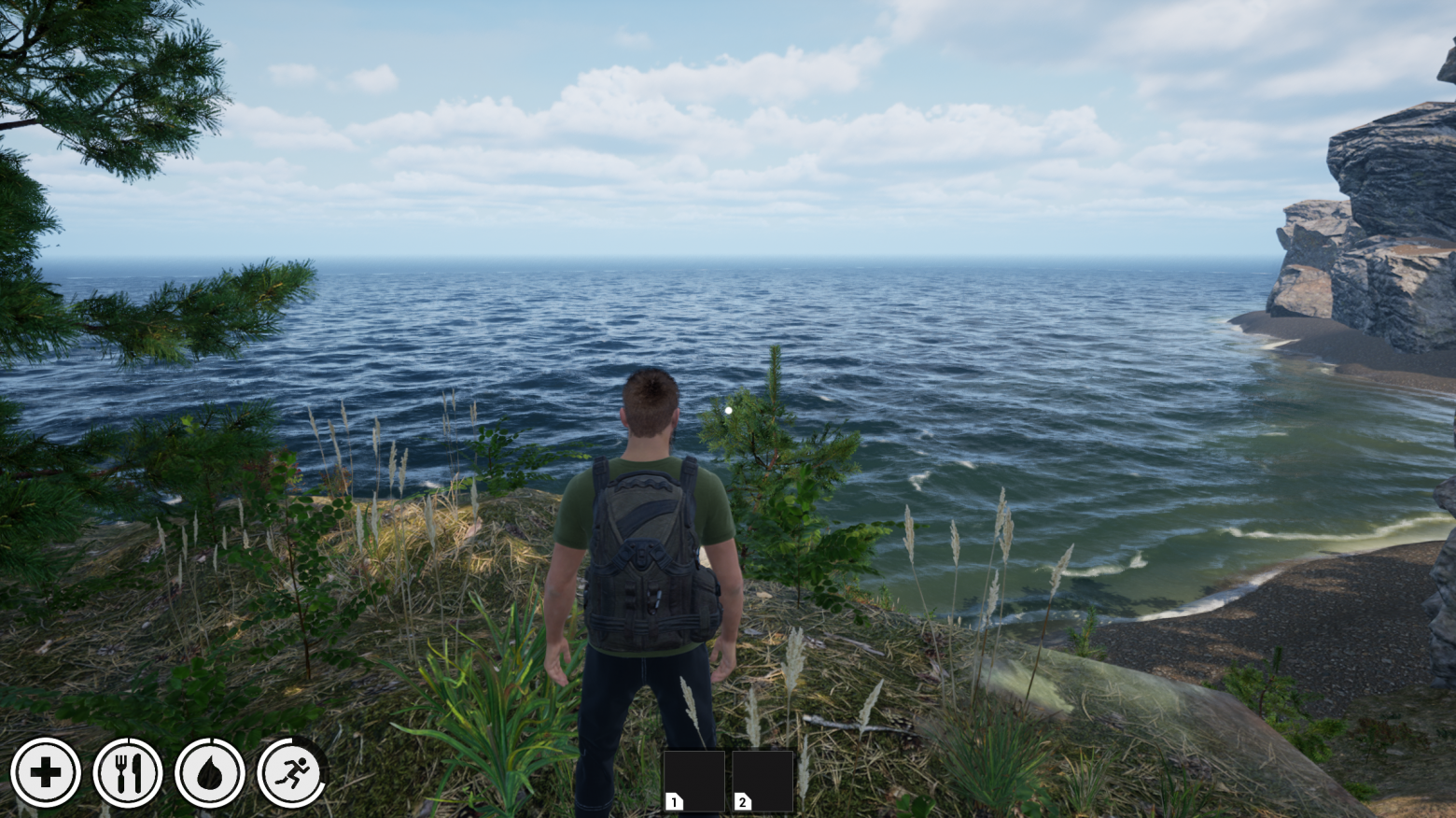
Task: Select hotbar slot number 1
Action: pyautogui.click(x=693, y=781)
